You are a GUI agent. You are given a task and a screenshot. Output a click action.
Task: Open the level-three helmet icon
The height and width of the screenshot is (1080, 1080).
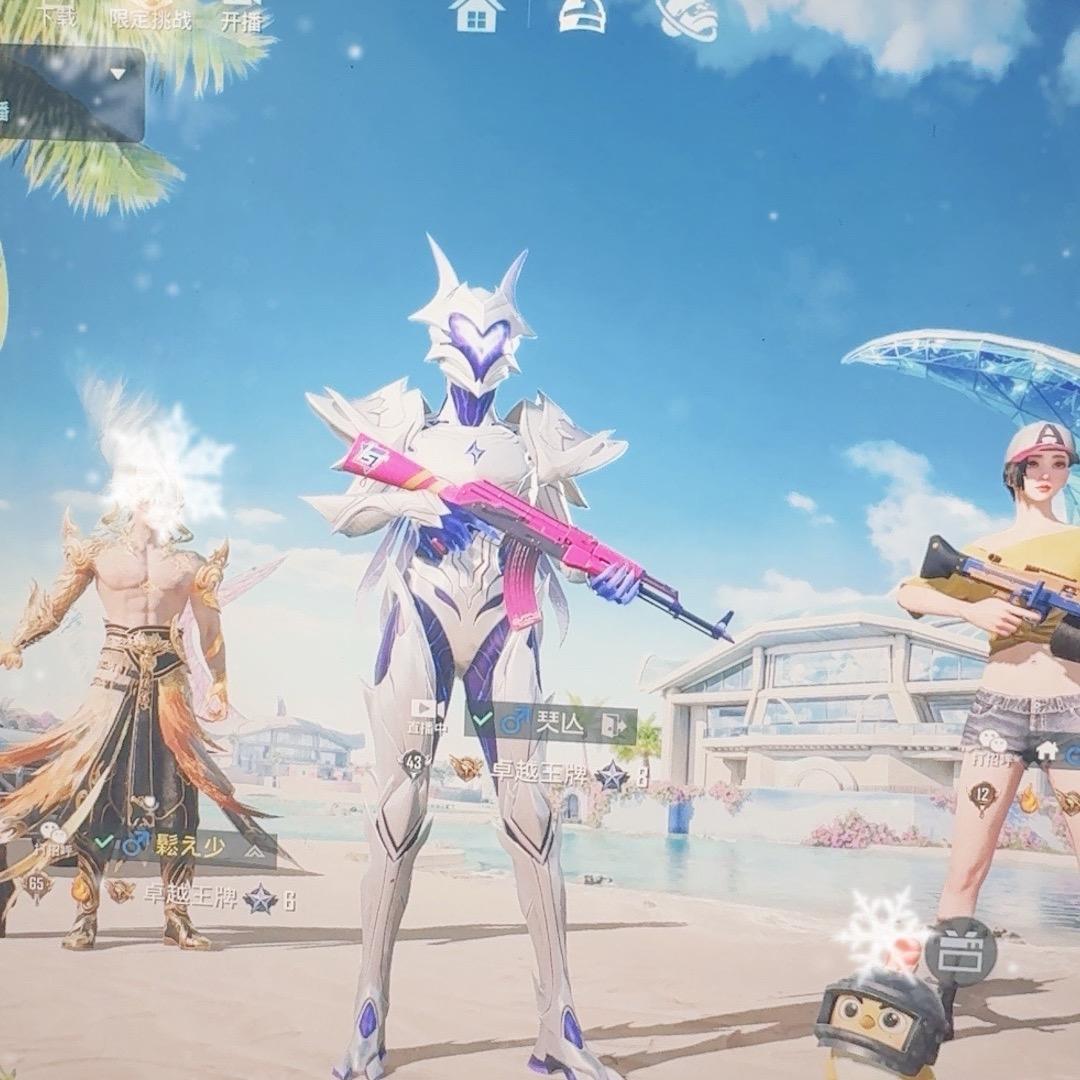coord(582,15)
